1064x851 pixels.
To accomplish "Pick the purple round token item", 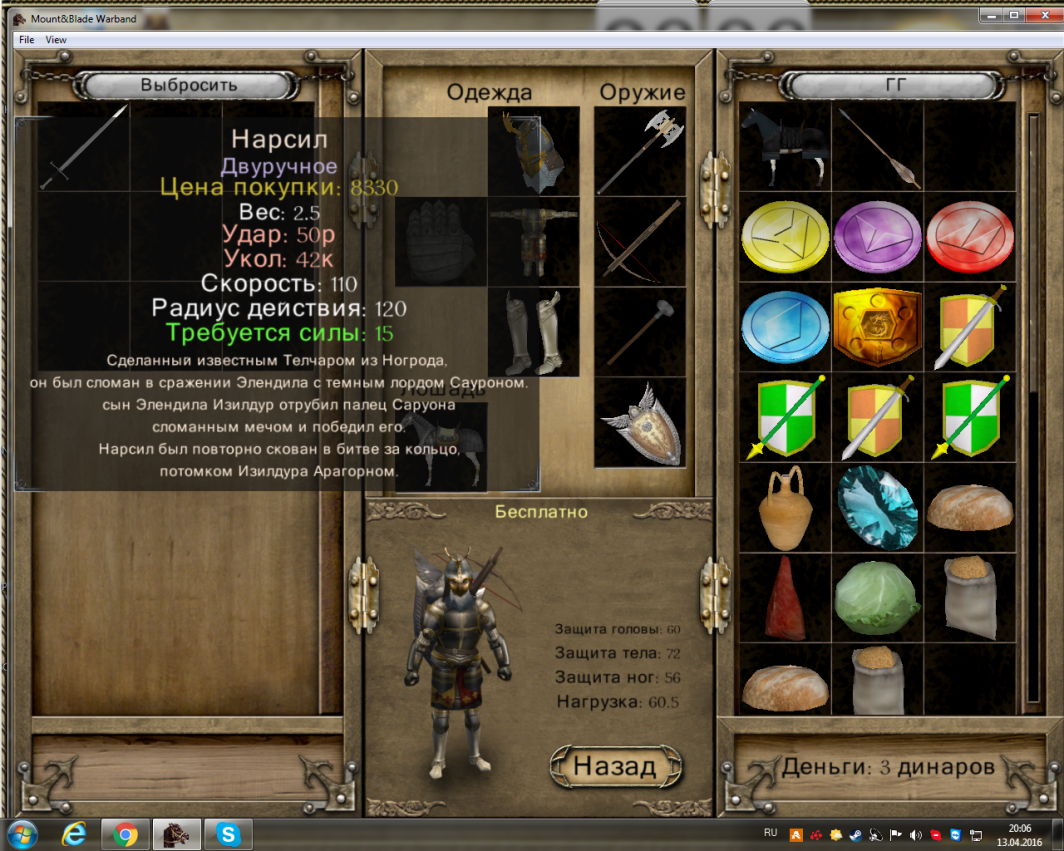I will coord(876,236).
